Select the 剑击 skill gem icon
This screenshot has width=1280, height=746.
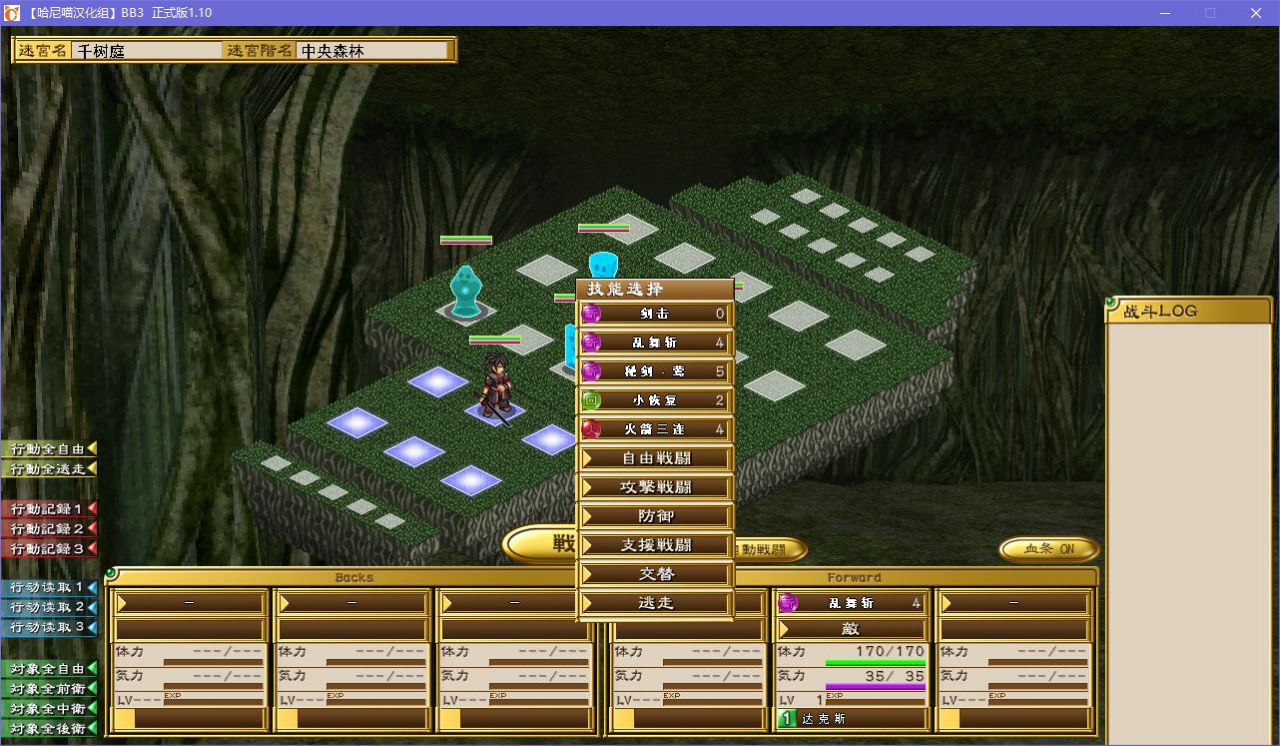coord(590,313)
